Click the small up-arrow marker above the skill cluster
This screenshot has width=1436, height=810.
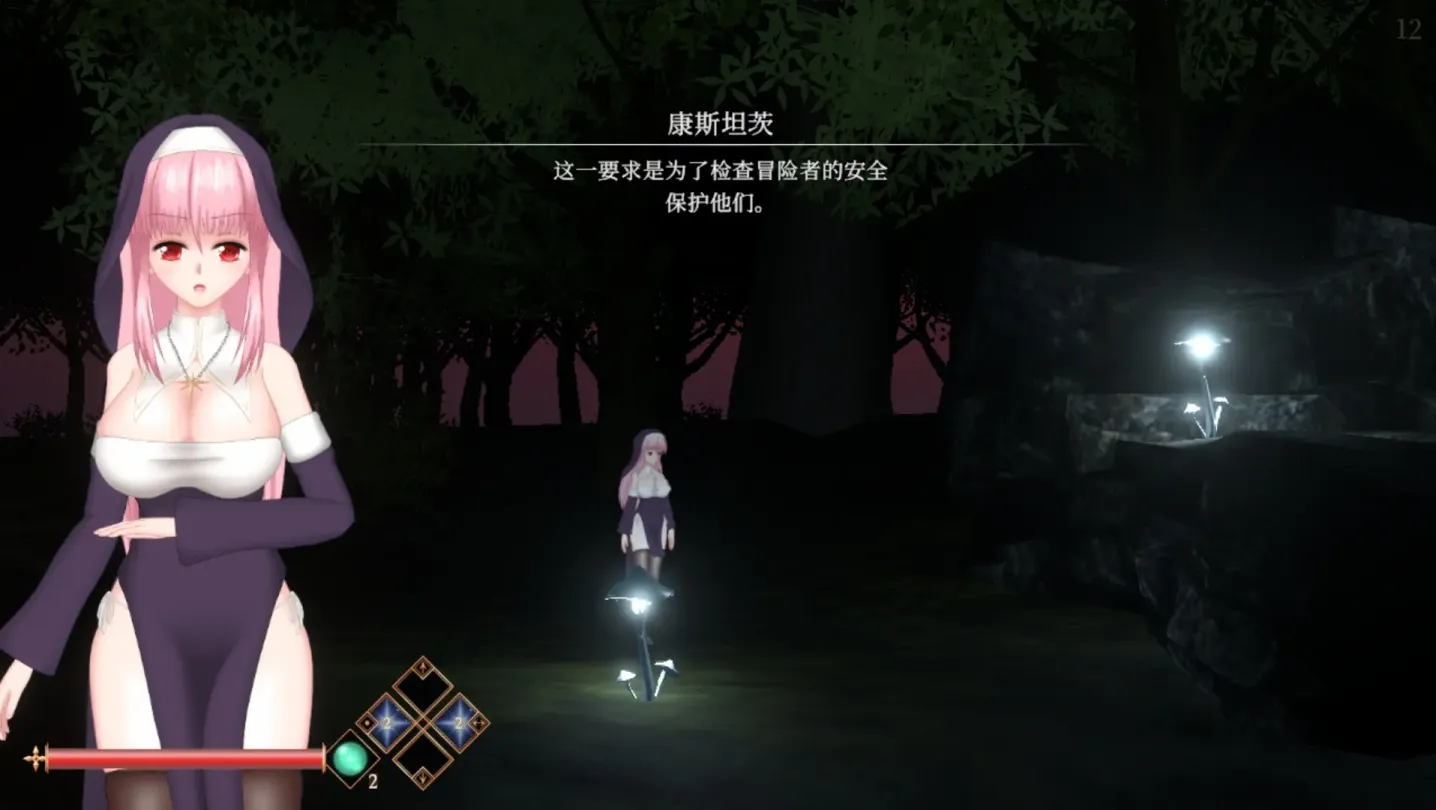click(422, 667)
